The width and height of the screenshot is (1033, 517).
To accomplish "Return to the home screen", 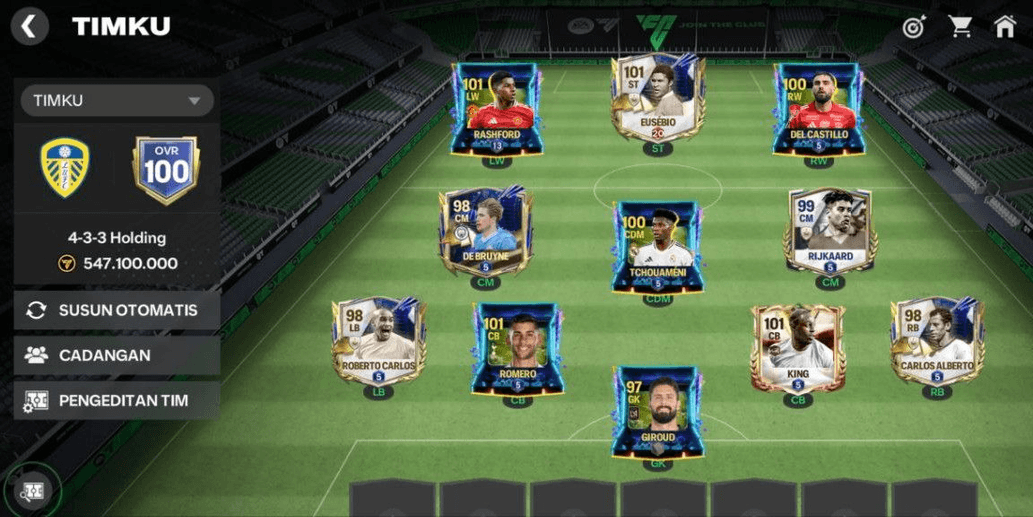I will pyautogui.click(x=1004, y=27).
